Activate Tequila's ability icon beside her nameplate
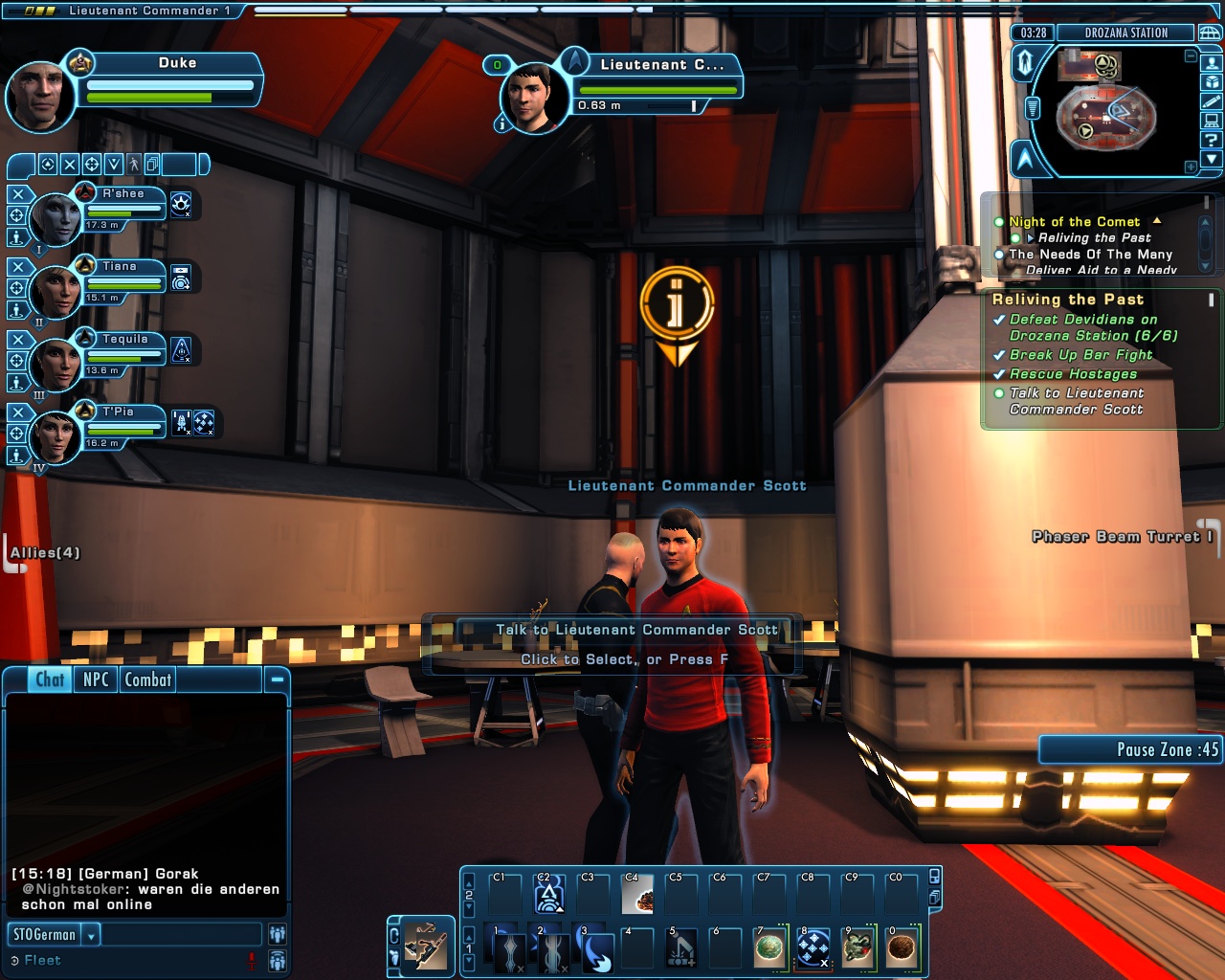The image size is (1225, 980). click(182, 351)
